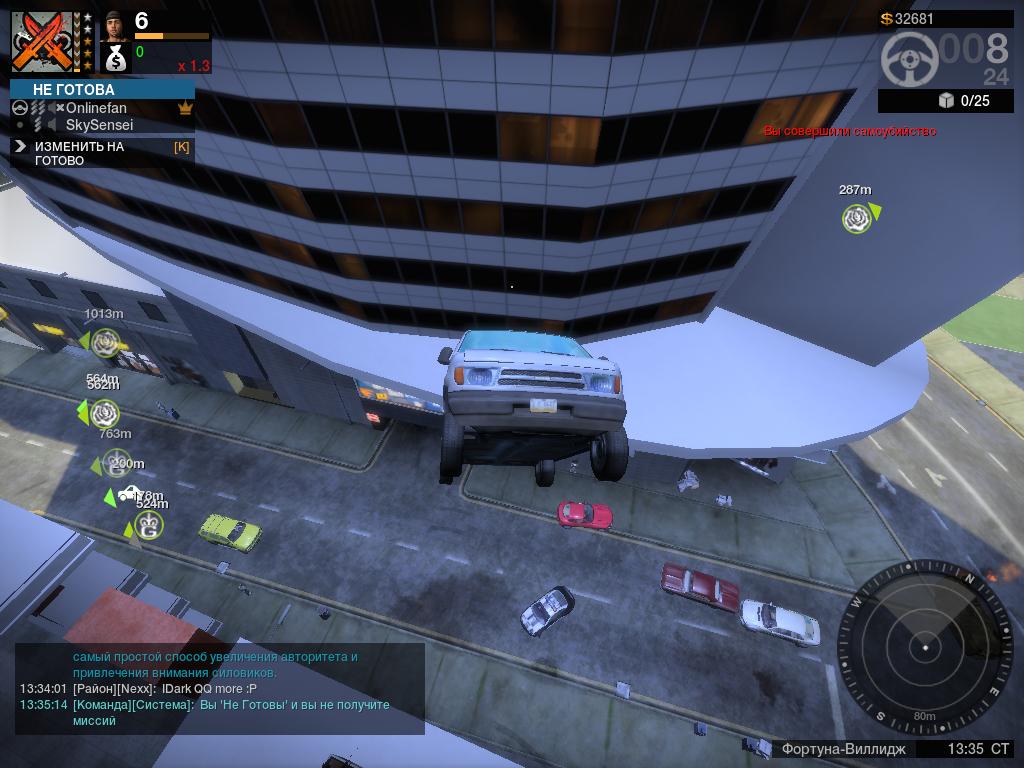Click the cargo box inventory counter icon
1024x768 pixels.
[x=947, y=100]
